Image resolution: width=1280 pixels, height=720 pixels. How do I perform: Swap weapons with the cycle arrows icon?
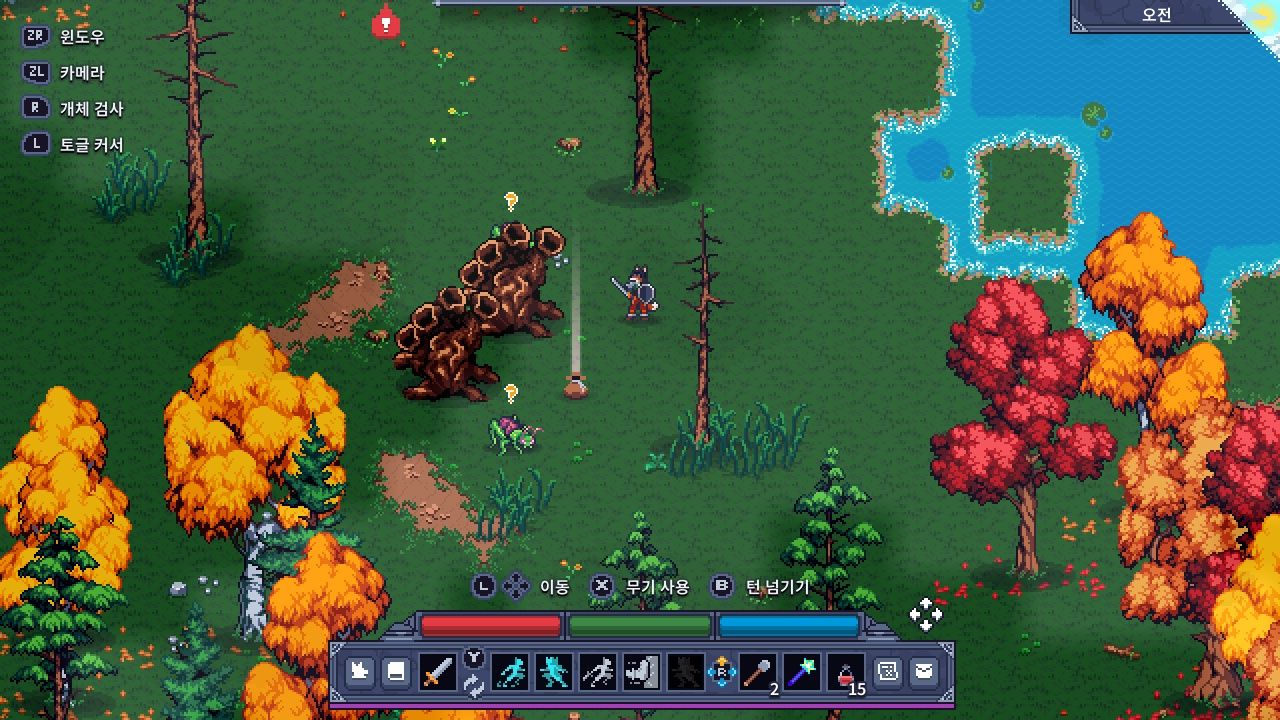[x=474, y=685]
